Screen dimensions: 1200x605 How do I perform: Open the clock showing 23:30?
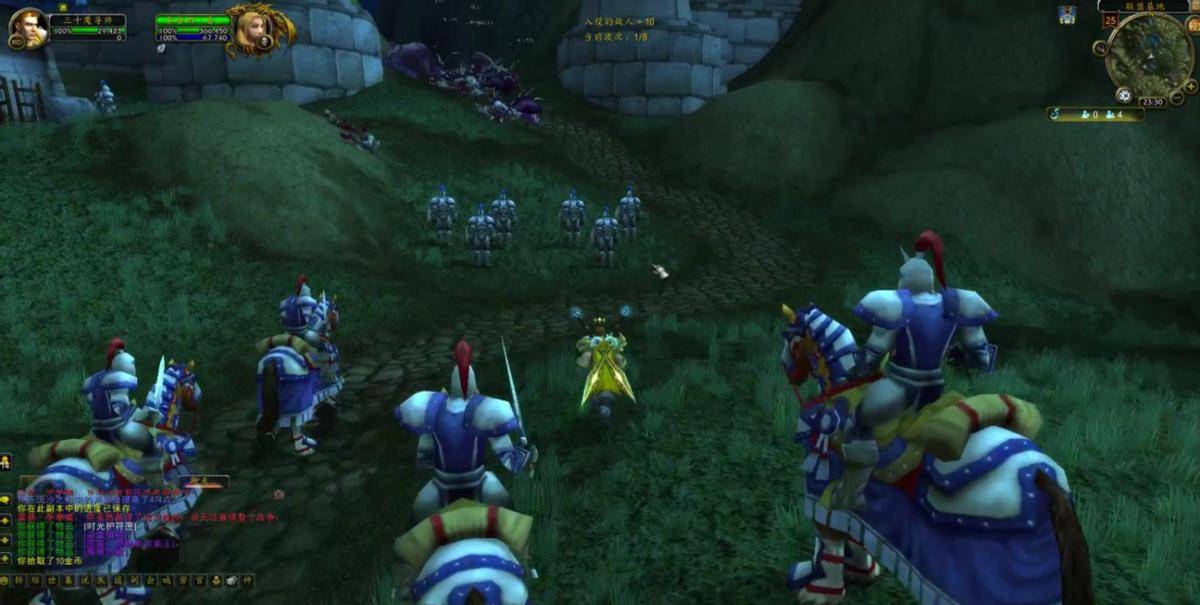[1152, 101]
